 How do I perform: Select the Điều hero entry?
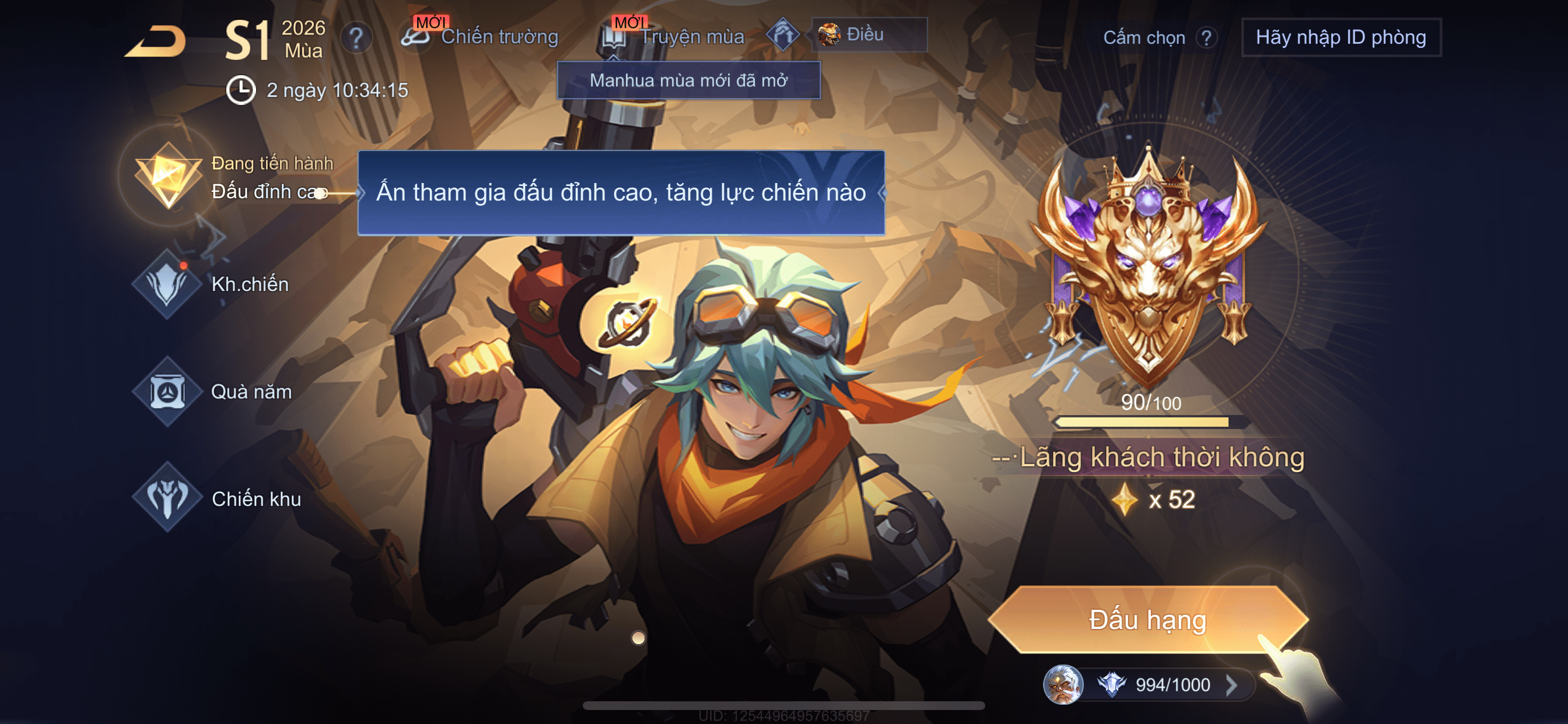click(x=869, y=34)
